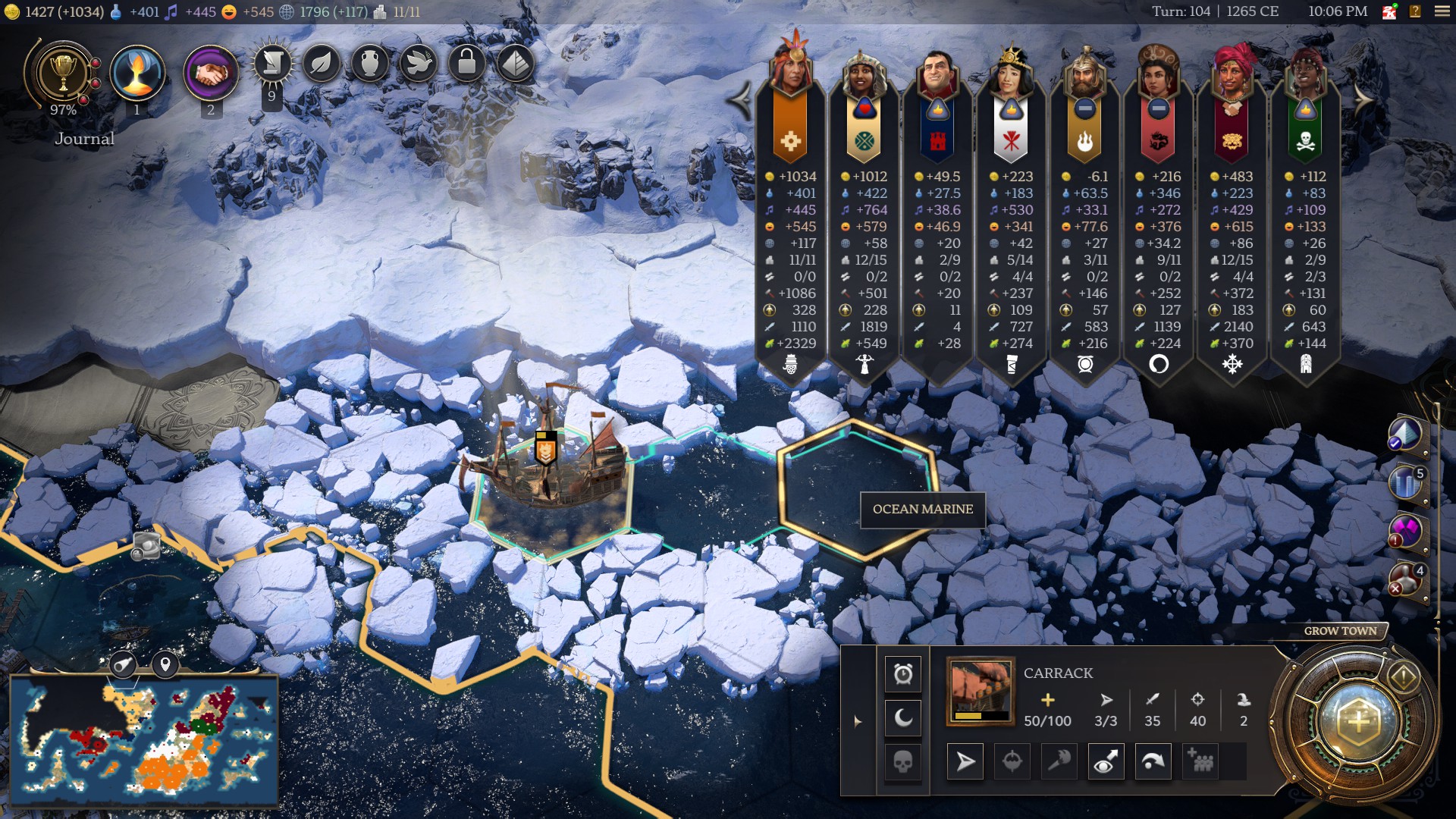
Task: Open the handshake diplomacy icon
Action: [x=210, y=74]
